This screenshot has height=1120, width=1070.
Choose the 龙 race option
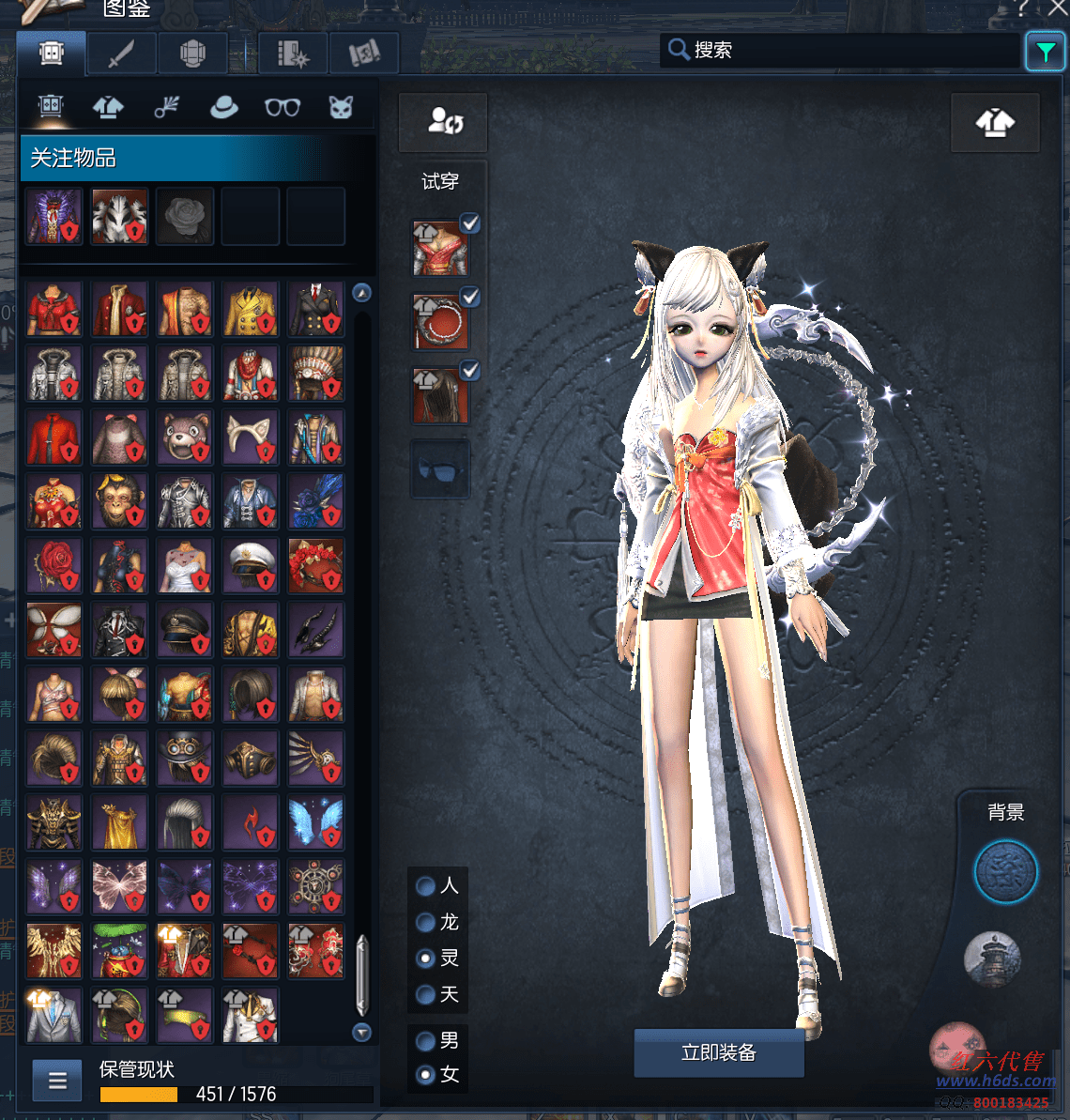pyautogui.click(x=425, y=922)
